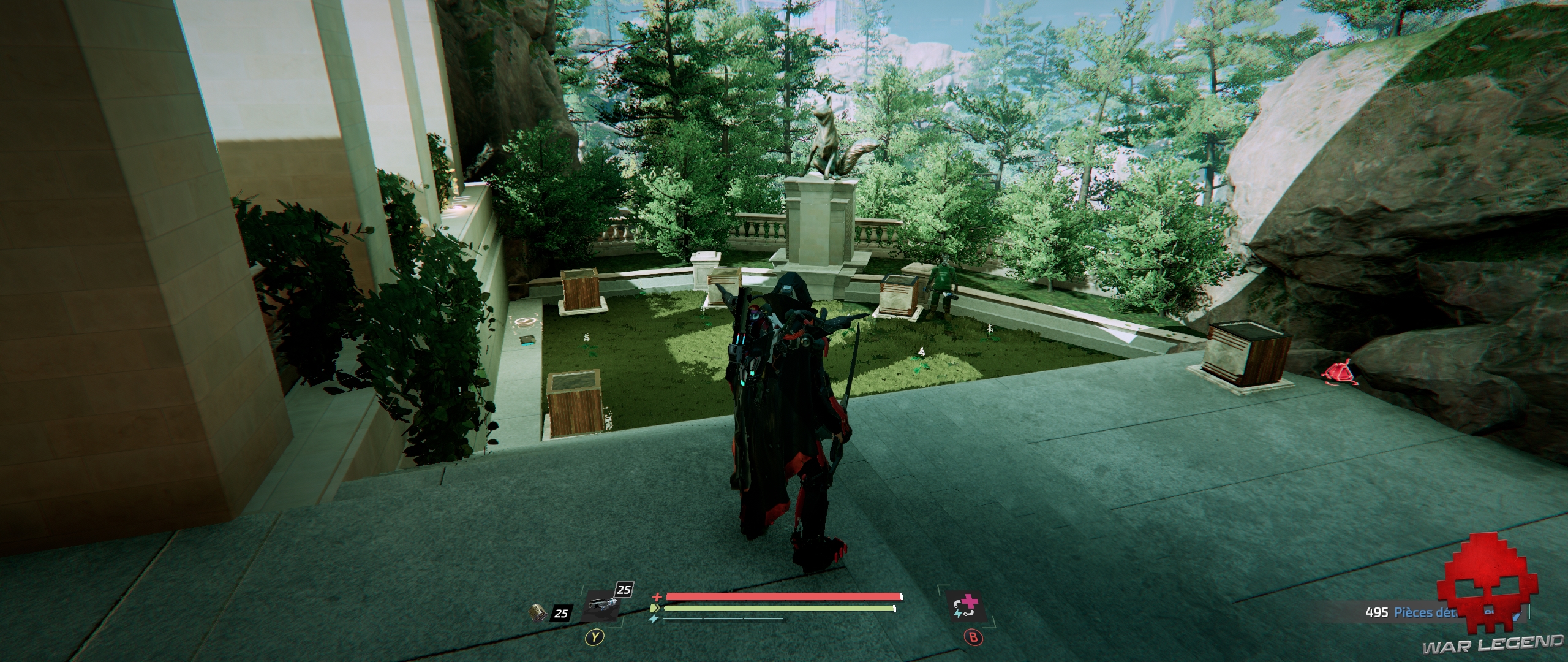The width and height of the screenshot is (1568, 662).
Task: Click the red skull War Legend logo
Action: pyautogui.click(x=1499, y=595)
